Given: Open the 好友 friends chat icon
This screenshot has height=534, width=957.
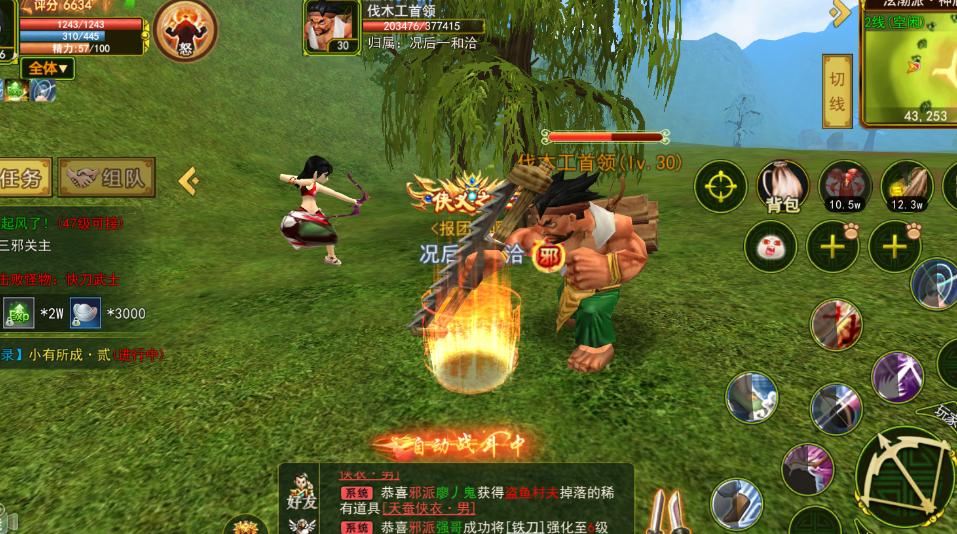Looking at the screenshot, I should point(303,493).
